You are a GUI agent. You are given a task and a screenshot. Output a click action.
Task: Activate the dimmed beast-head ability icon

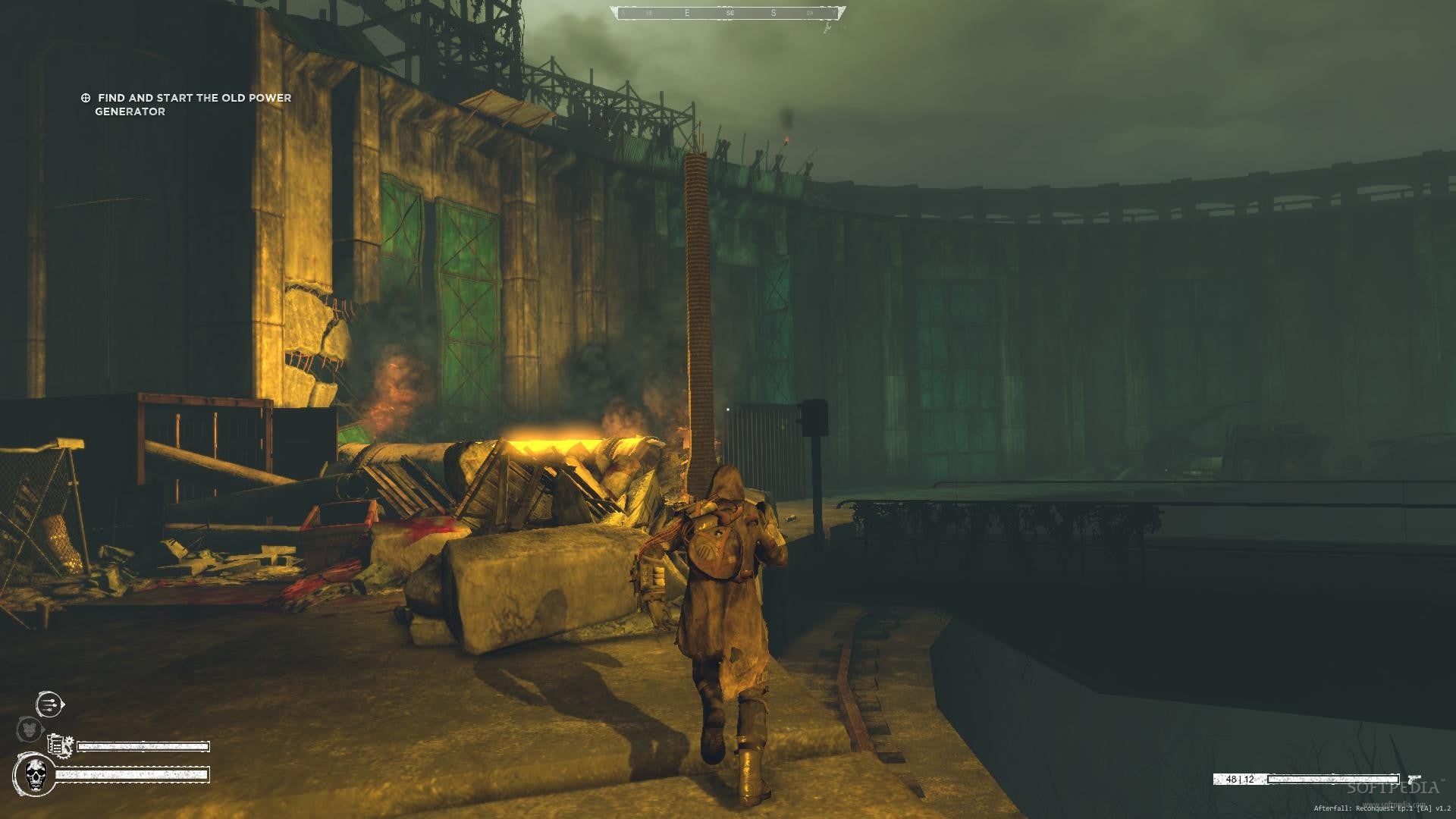pyautogui.click(x=29, y=730)
